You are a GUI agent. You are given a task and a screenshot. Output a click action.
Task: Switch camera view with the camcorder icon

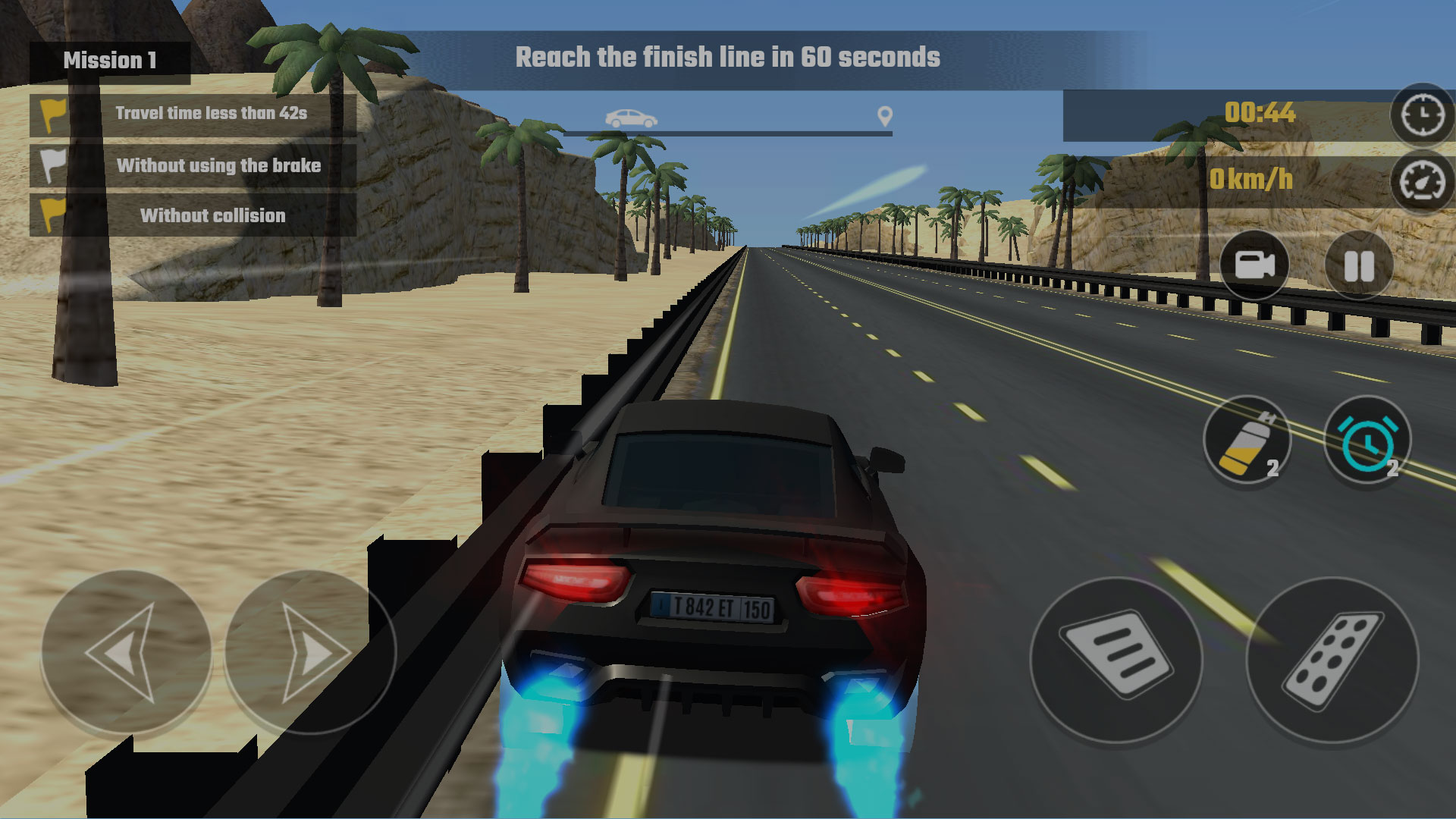point(1255,265)
